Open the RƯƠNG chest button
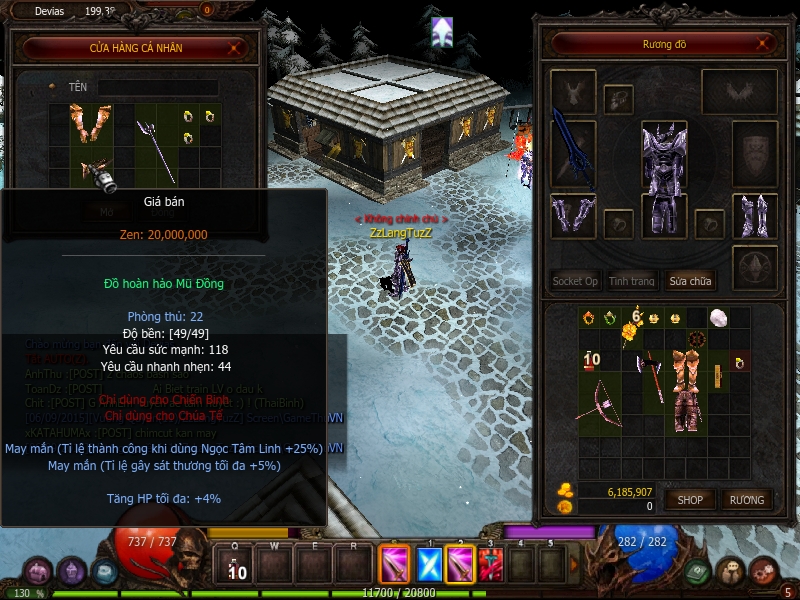Viewport: 800px width, 600px height. pos(746,499)
